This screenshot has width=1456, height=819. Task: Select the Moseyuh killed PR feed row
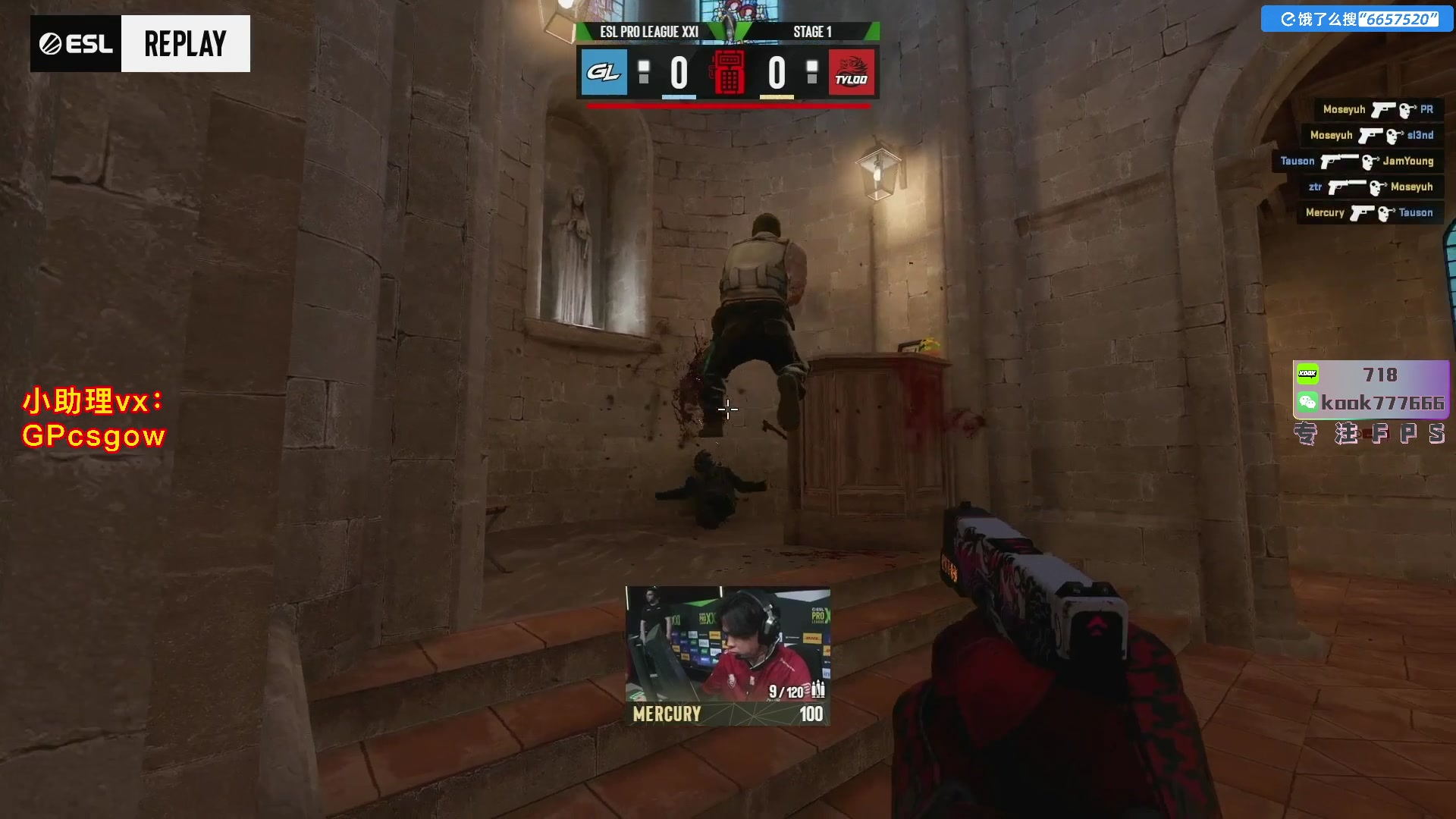click(x=1377, y=110)
